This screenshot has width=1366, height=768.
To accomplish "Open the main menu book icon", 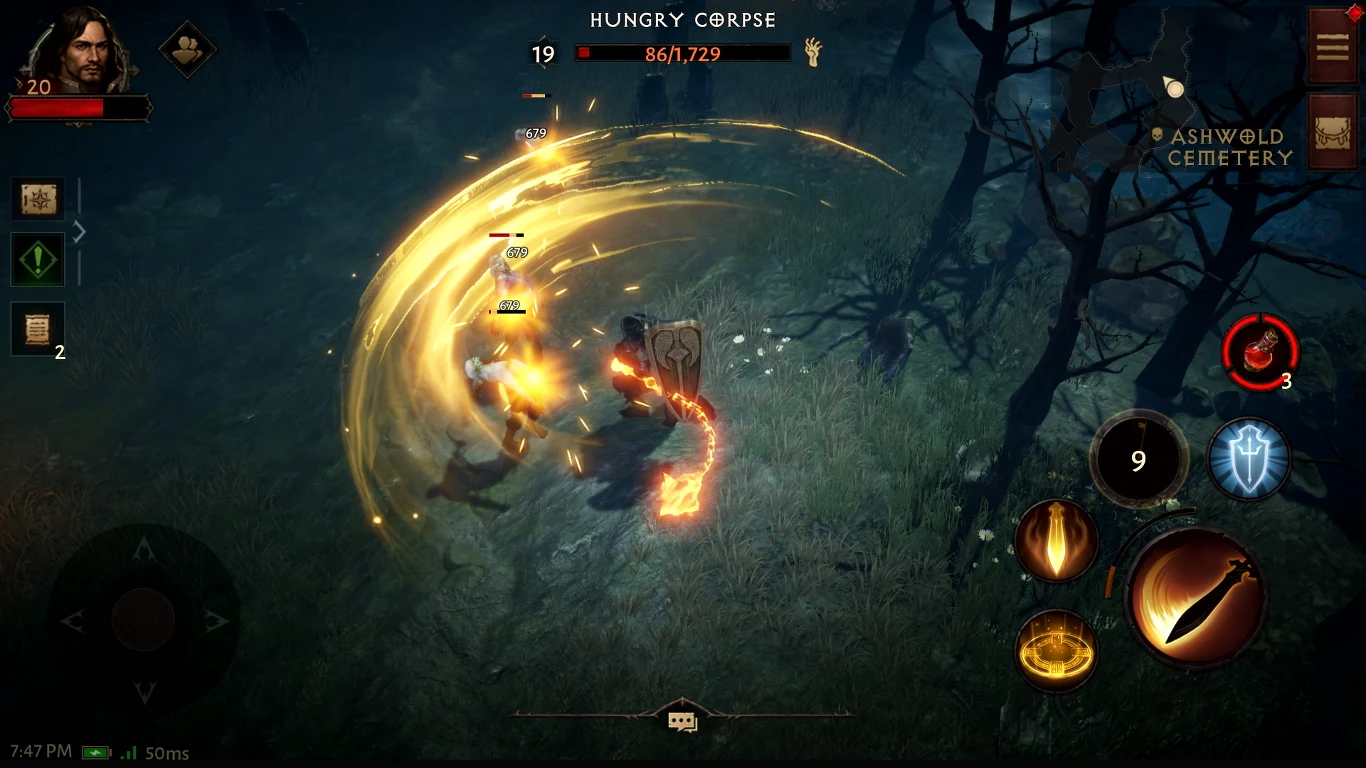I will tap(1333, 47).
